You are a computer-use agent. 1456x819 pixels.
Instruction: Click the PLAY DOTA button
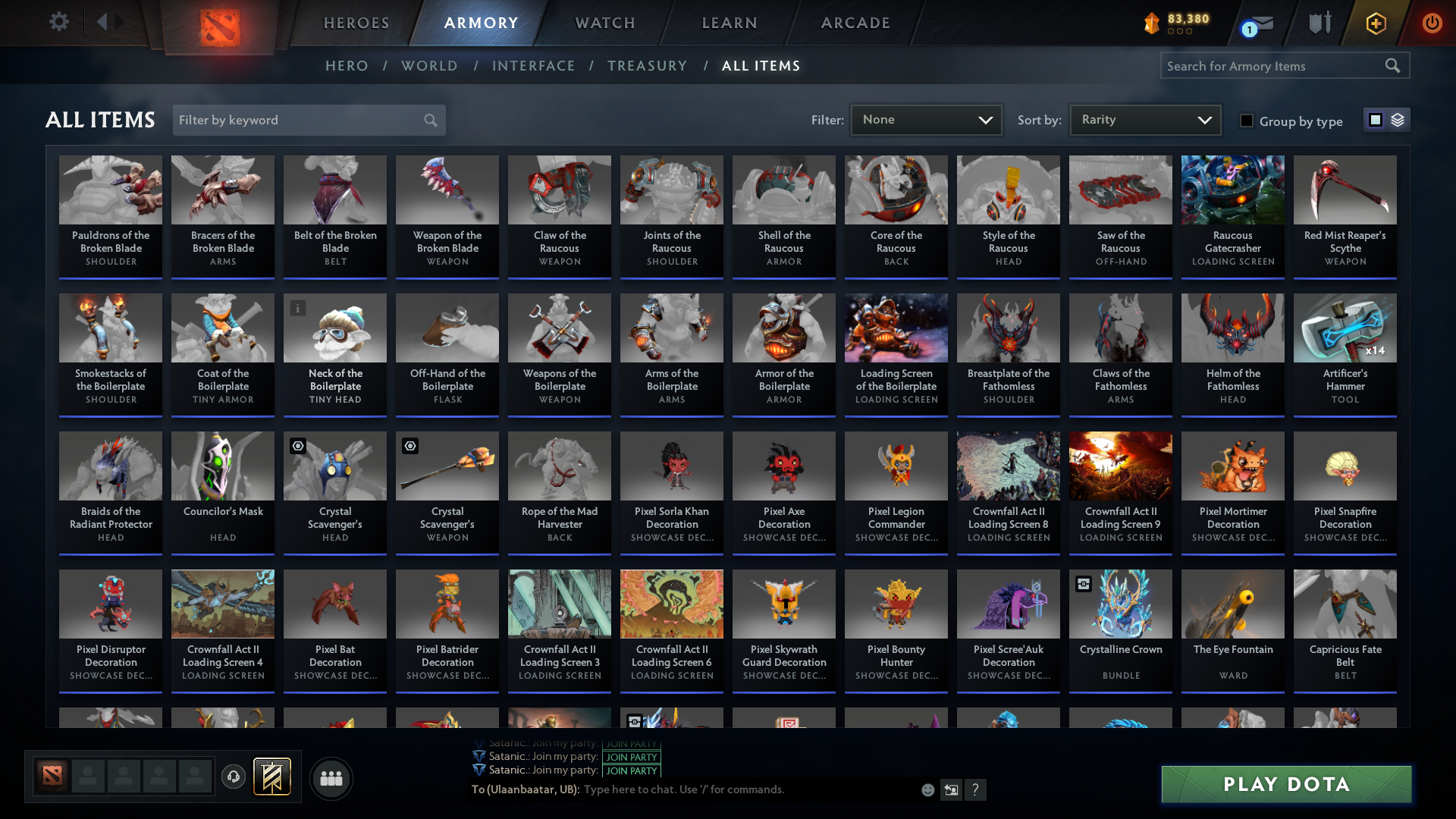coord(1285,784)
